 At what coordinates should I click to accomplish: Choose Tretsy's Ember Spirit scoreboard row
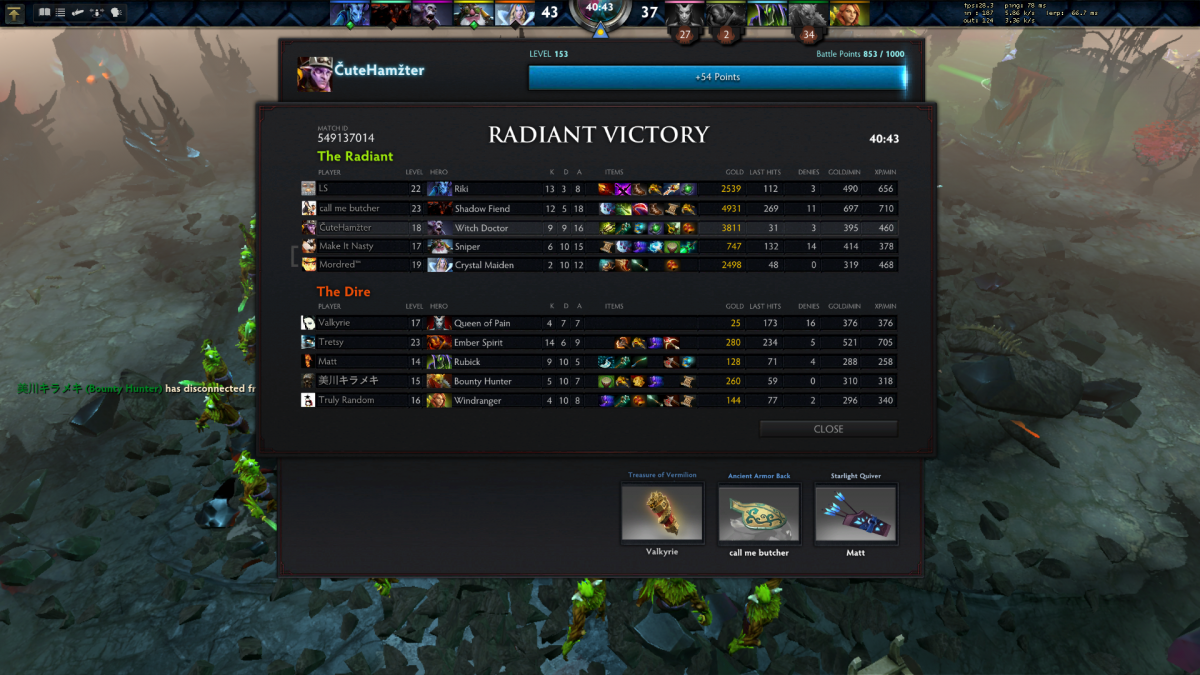[600, 342]
